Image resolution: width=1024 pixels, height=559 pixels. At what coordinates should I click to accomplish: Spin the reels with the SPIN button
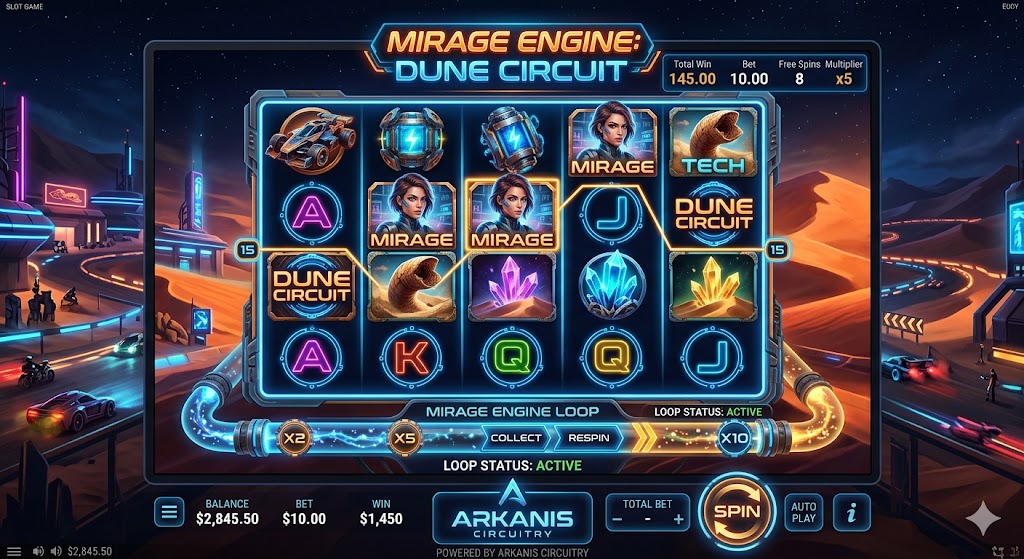point(738,512)
